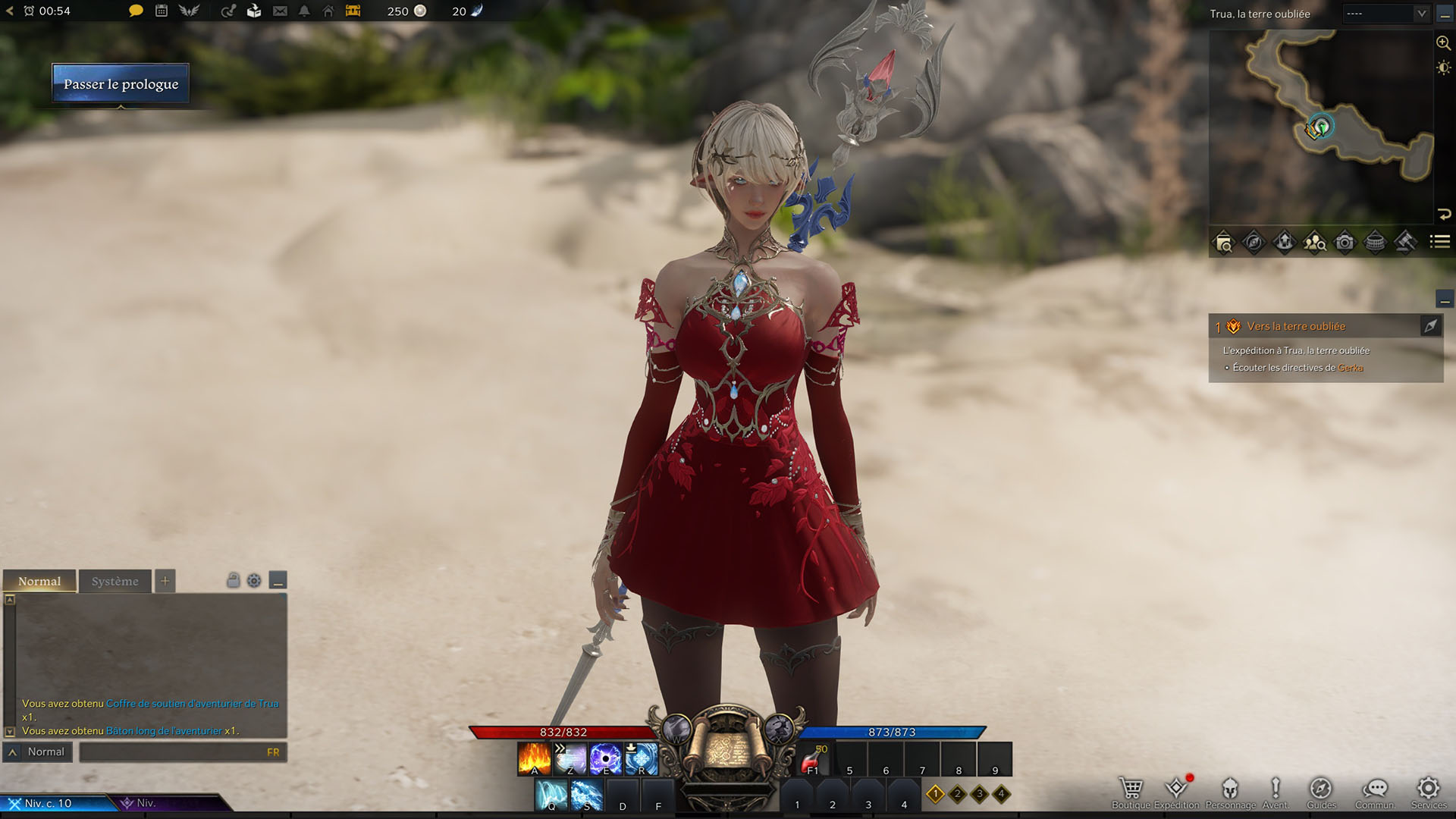1456x819 pixels.
Task: Open the Expédition menu
Action: pos(1176,792)
